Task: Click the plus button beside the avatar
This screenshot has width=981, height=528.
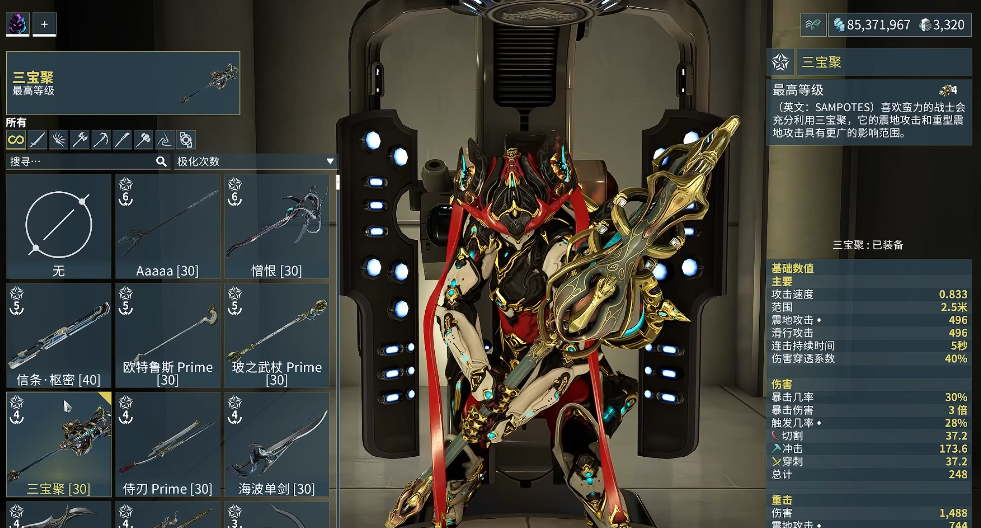Action: pyautogui.click(x=44, y=24)
